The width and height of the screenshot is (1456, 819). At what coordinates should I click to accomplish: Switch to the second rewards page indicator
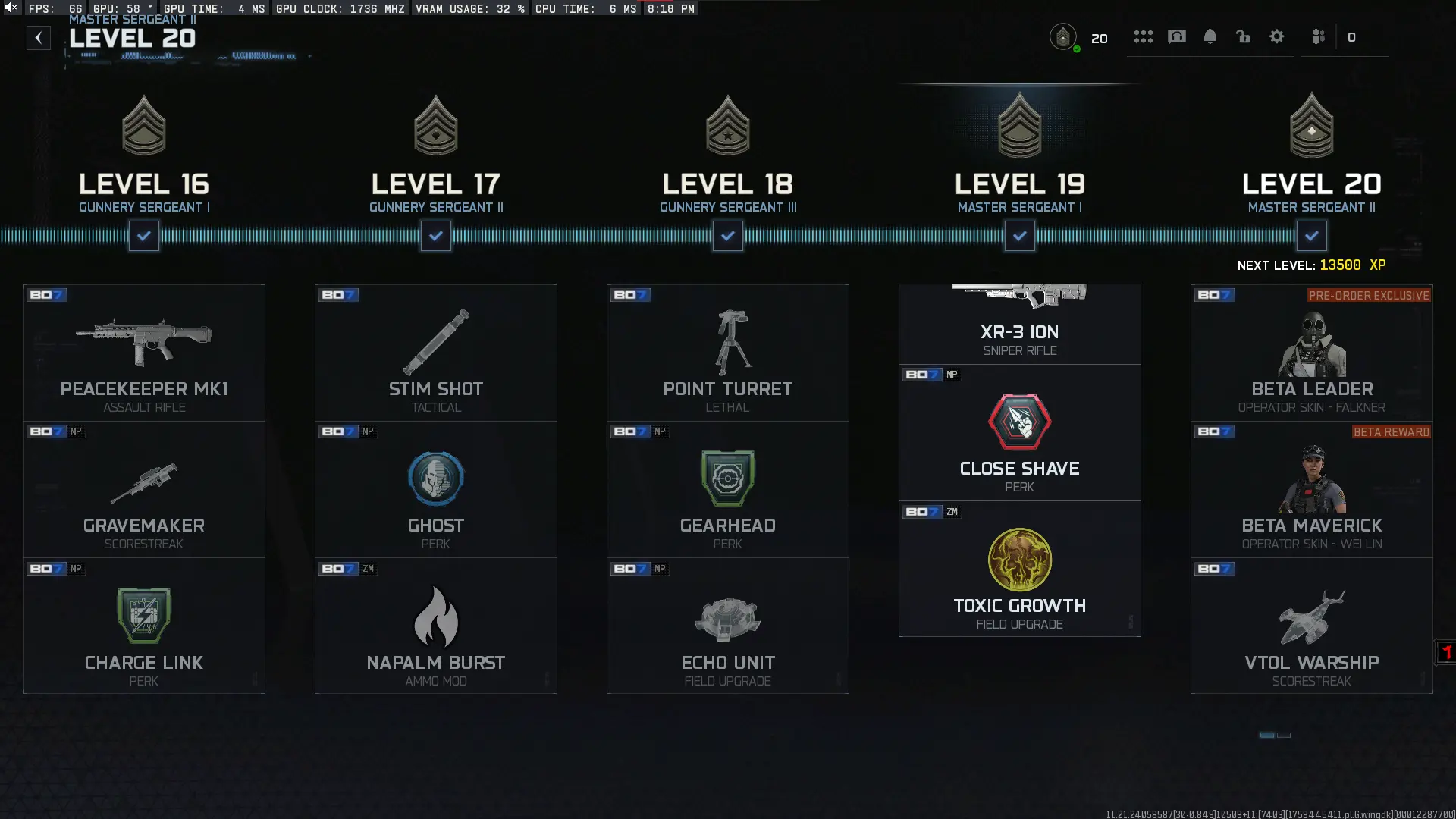point(1285,735)
